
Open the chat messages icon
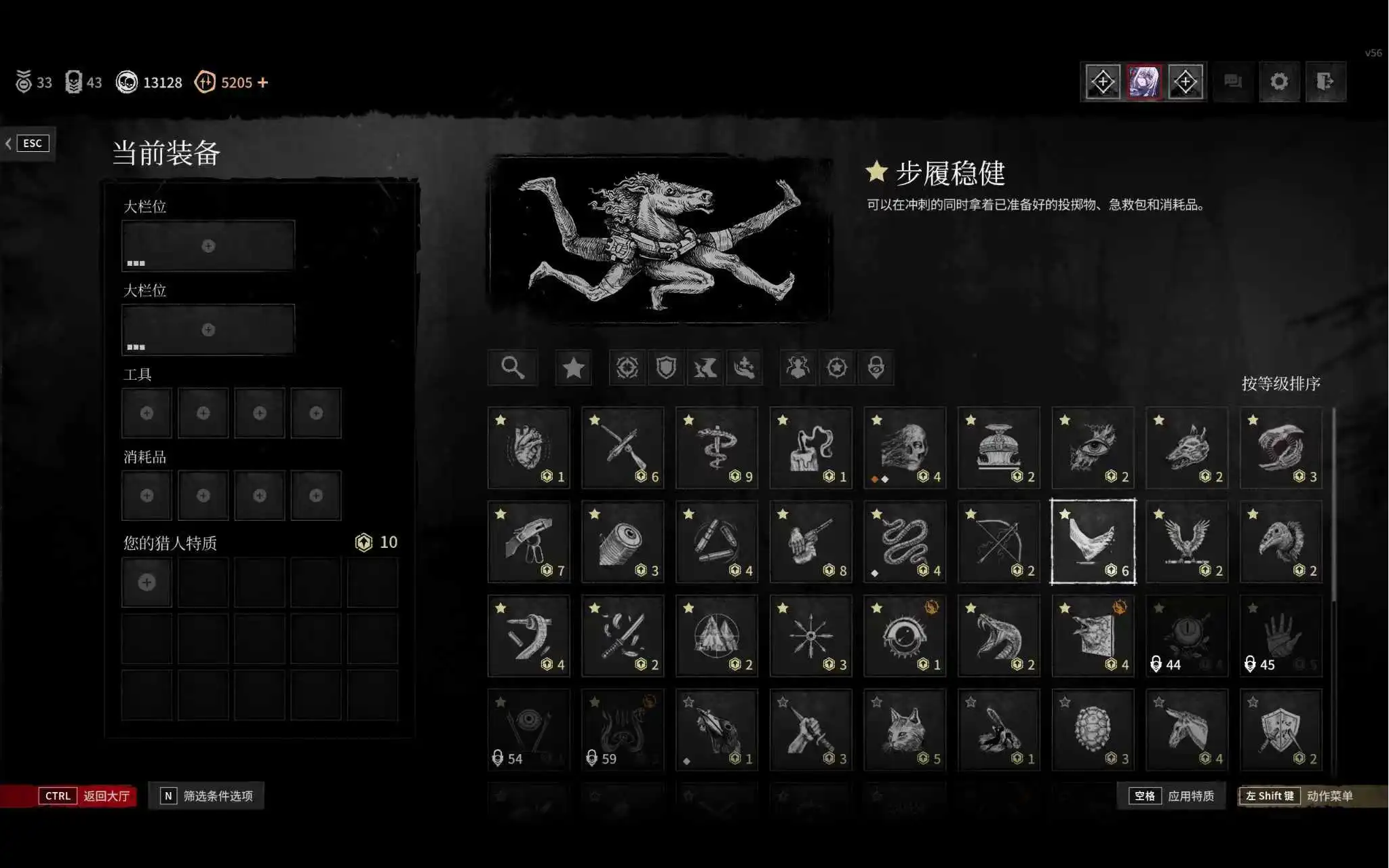pyautogui.click(x=1233, y=81)
